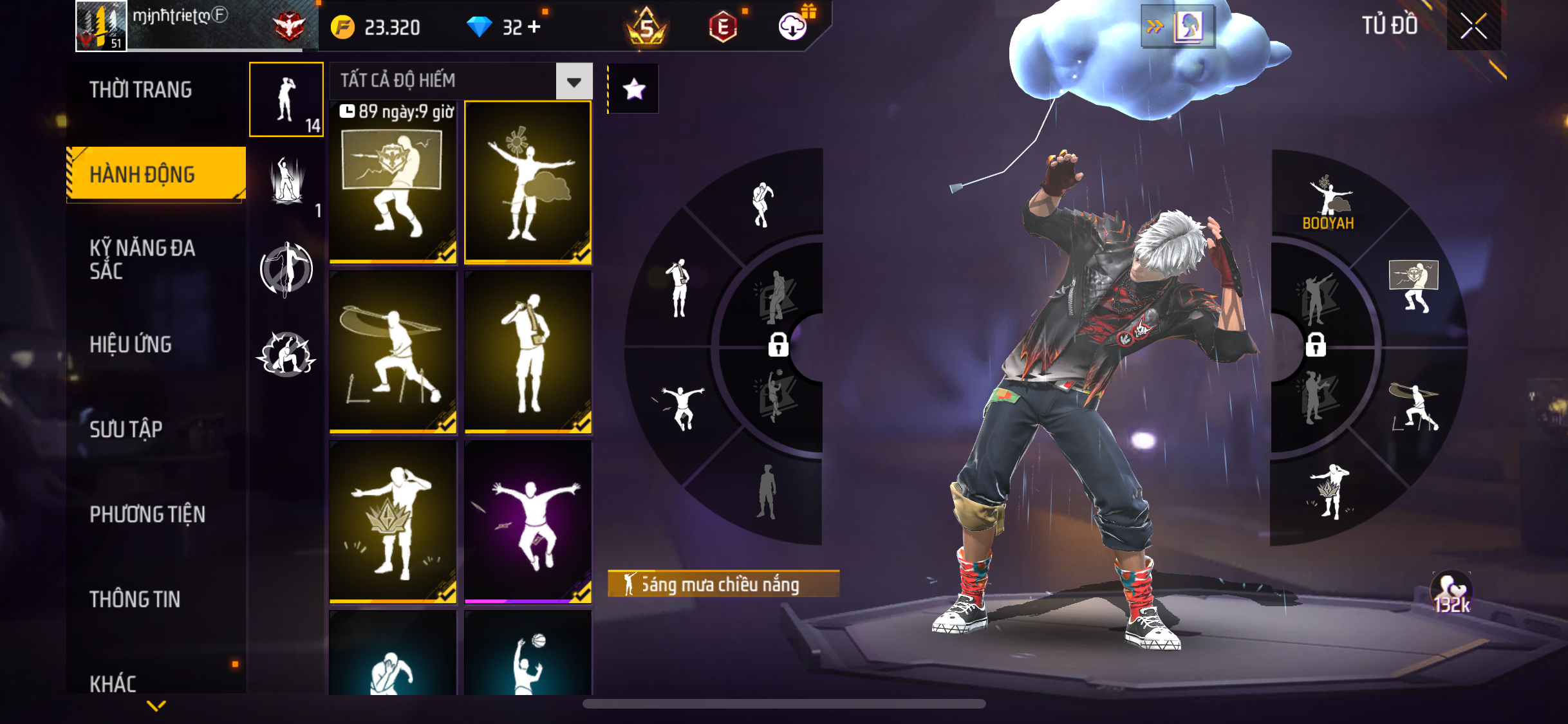1568x724 pixels.
Task: Choose the Phương Tiện category
Action: click(x=147, y=514)
